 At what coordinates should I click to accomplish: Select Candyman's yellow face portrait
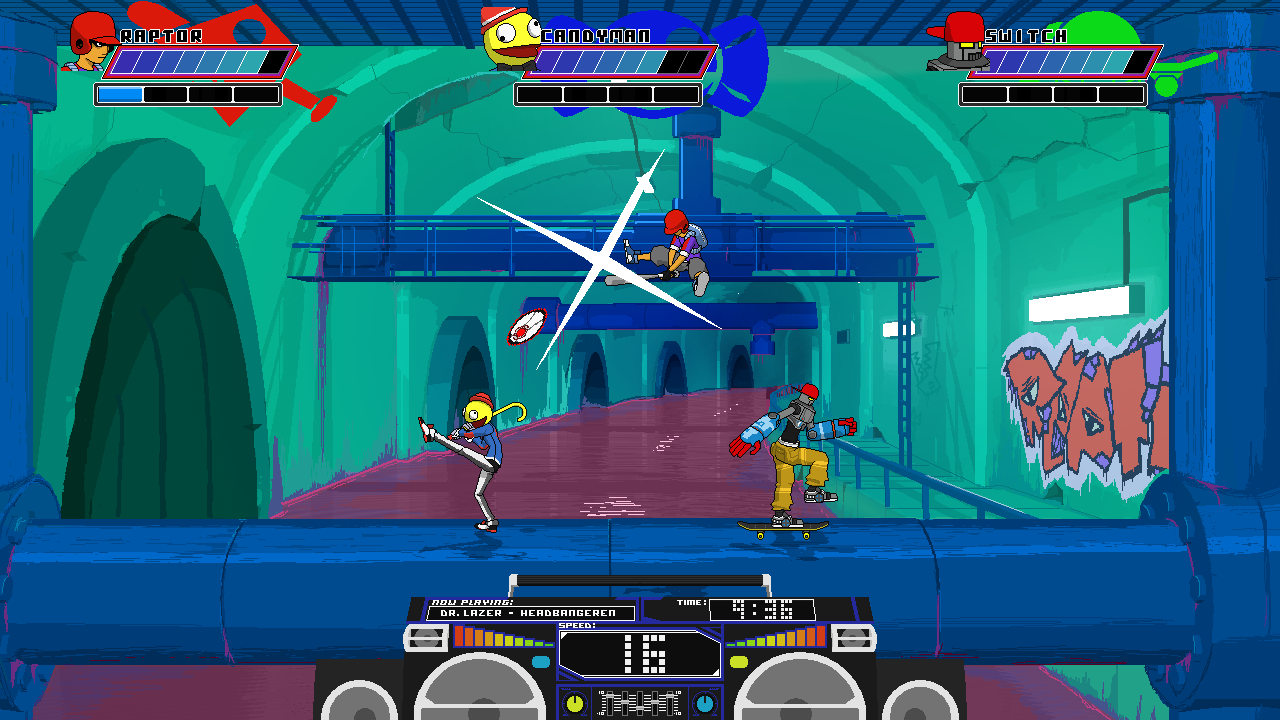pyautogui.click(x=509, y=40)
